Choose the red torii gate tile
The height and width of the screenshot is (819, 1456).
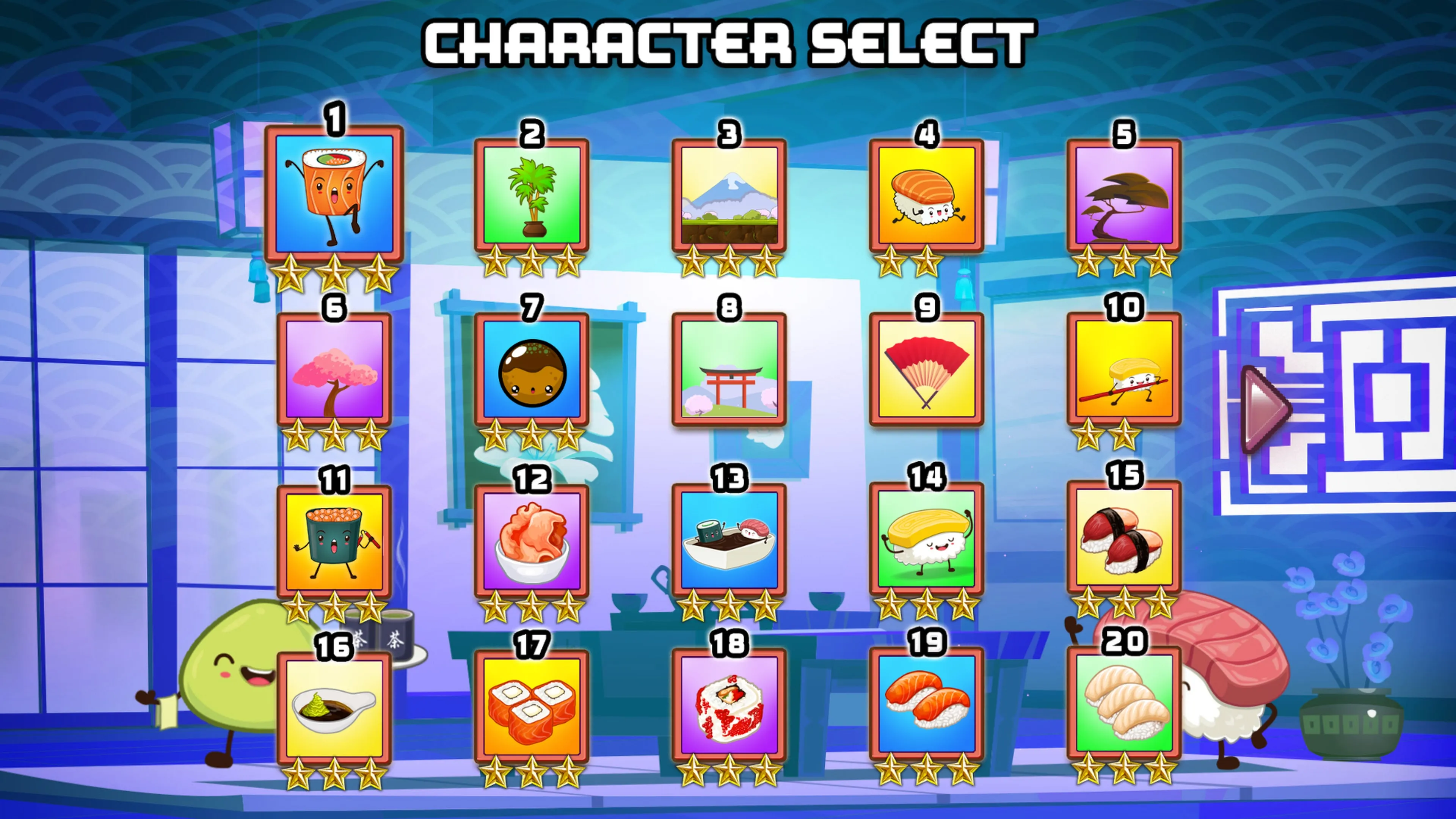click(x=729, y=369)
